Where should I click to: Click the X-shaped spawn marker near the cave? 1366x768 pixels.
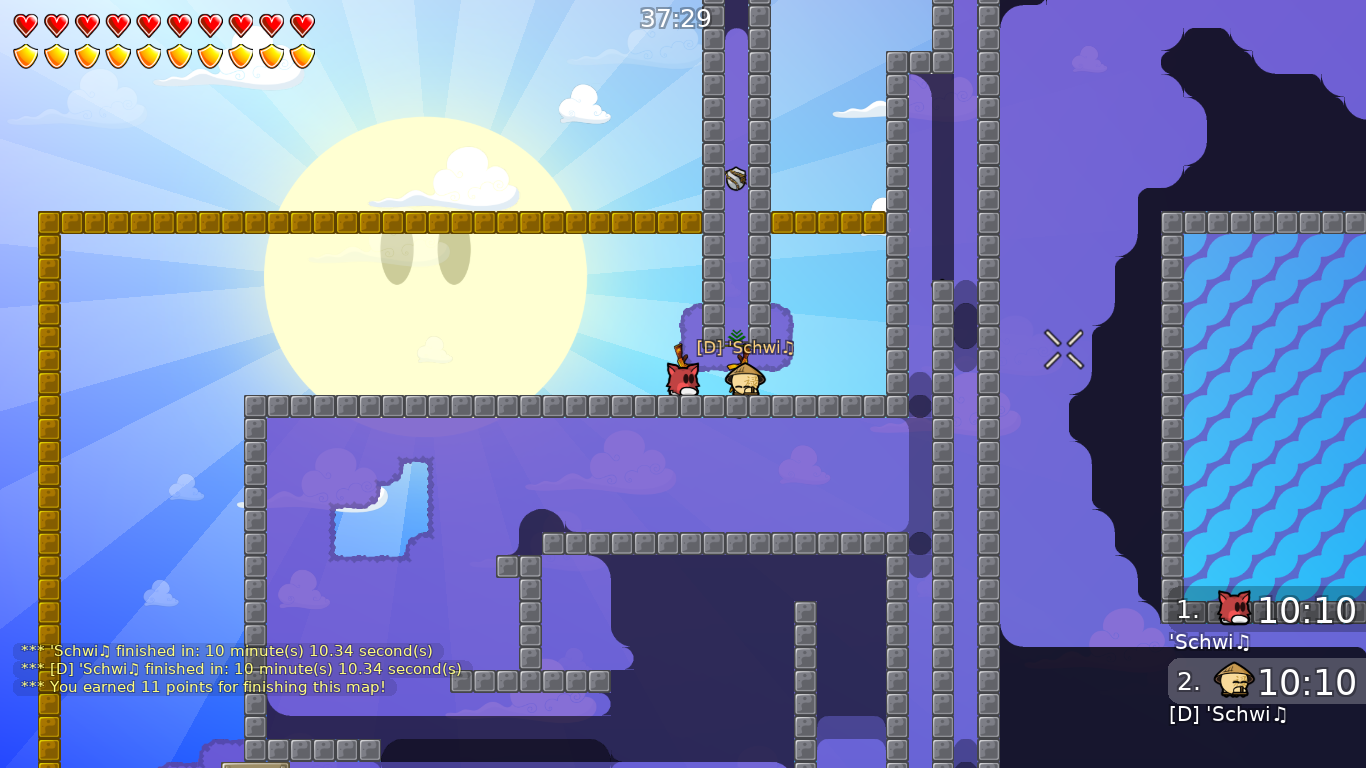(1063, 349)
